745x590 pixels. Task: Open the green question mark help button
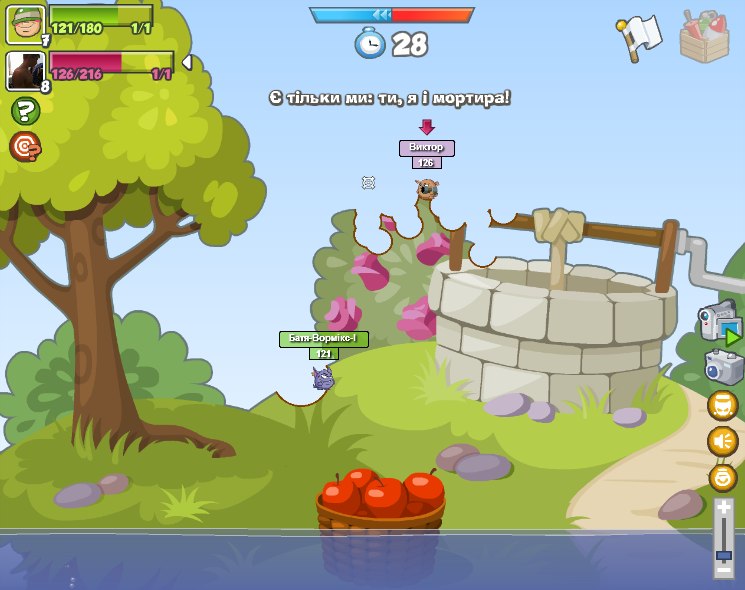tap(25, 111)
